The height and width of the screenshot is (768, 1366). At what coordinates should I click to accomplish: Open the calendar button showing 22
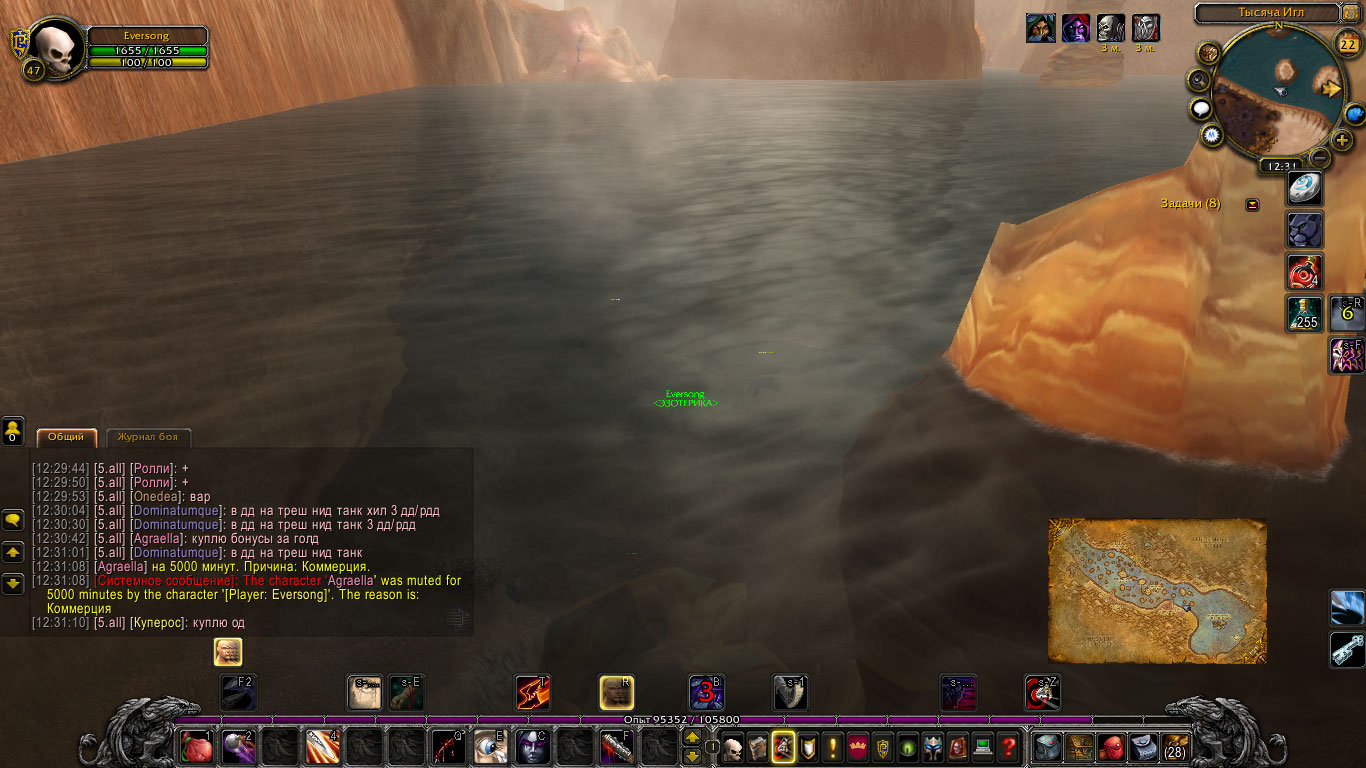pos(1348,42)
